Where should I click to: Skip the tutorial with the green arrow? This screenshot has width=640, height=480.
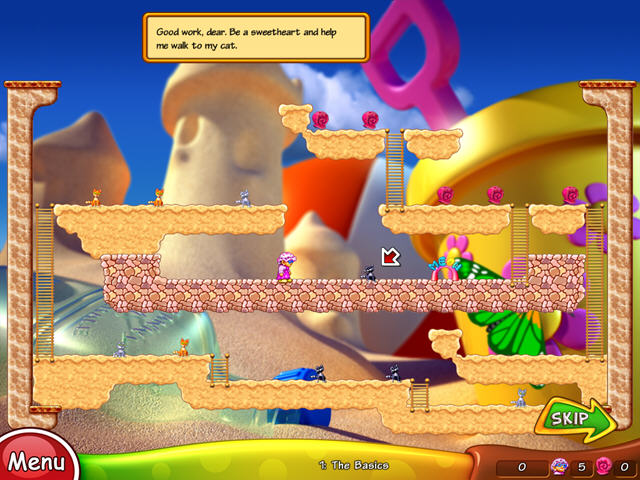click(576, 420)
